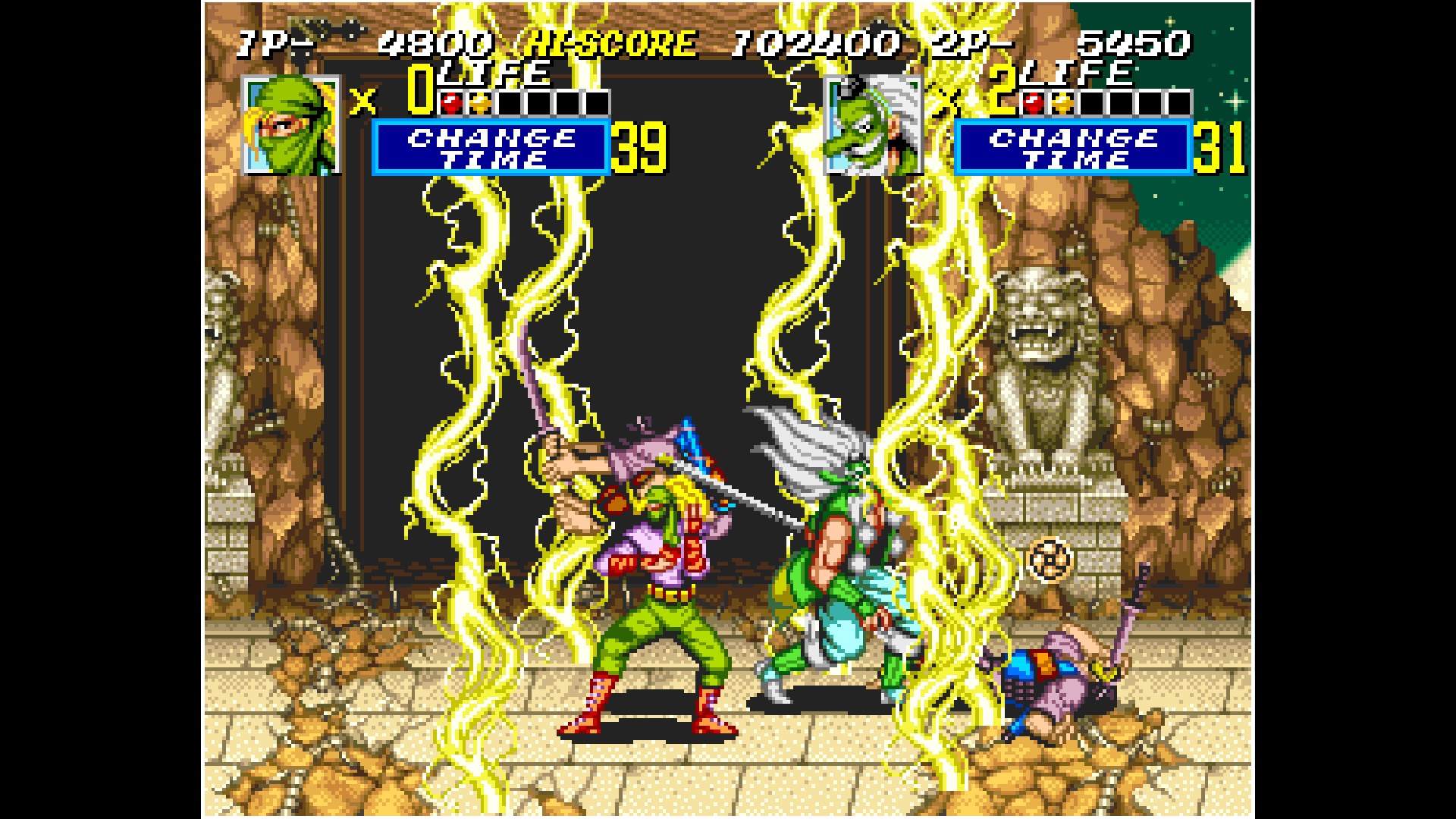Click the last empty segment of 2P's LIFE gauge

tap(1181, 100)
